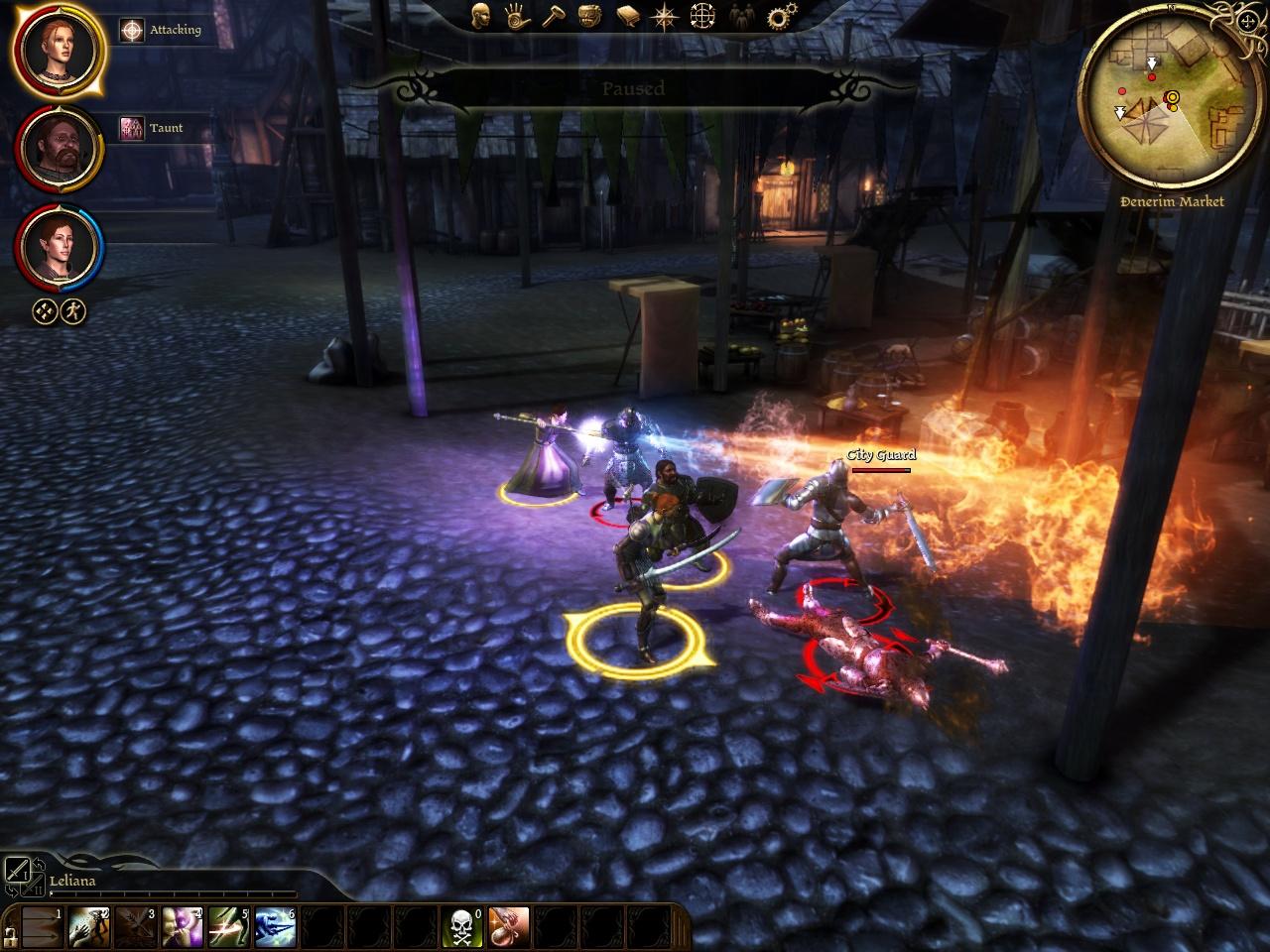Open the tactics crosshair grid icon
1270x952 pixels.
[701, 15]
